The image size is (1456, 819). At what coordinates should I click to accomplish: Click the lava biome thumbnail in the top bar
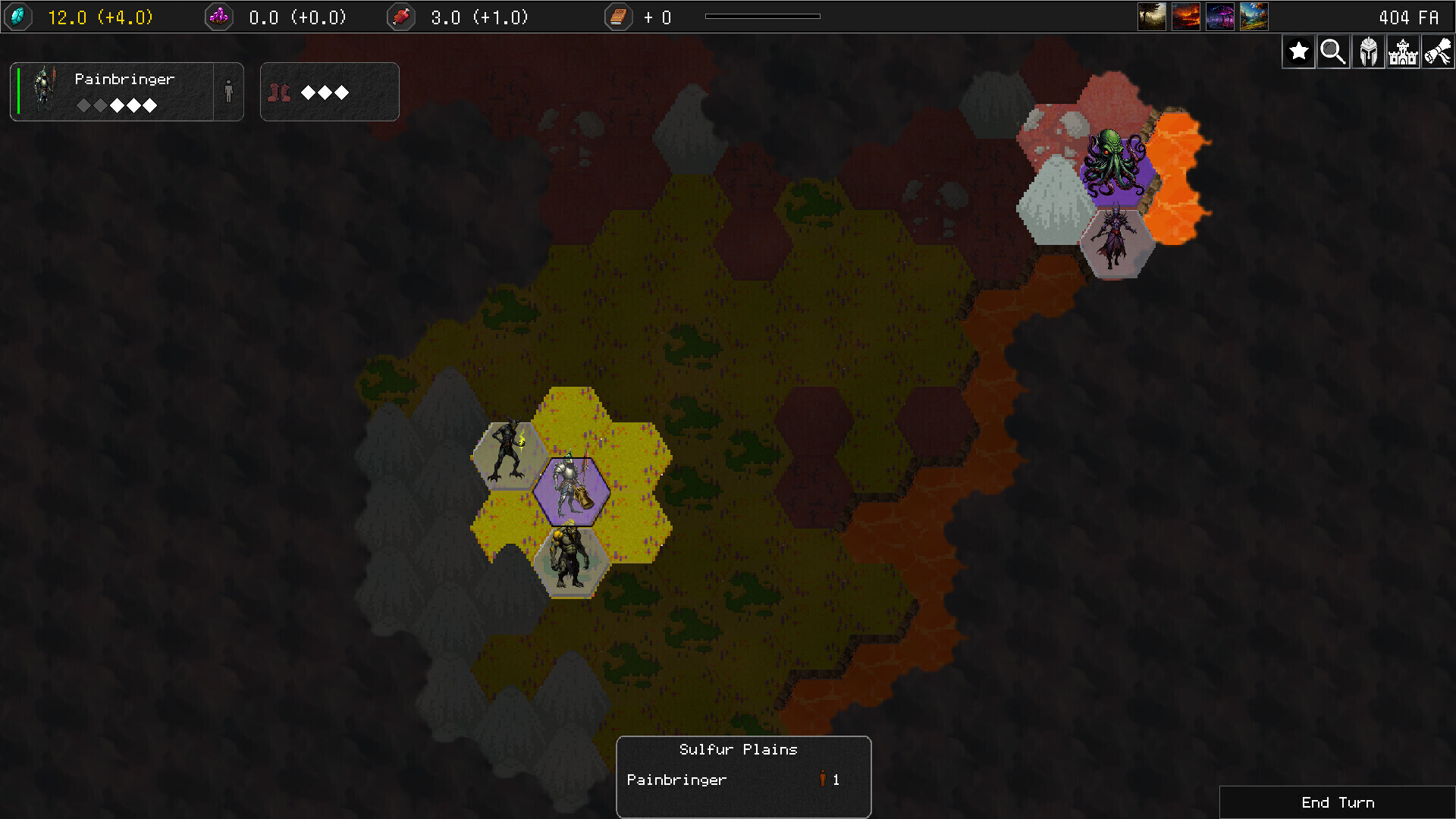click(x=1186, y=16)
